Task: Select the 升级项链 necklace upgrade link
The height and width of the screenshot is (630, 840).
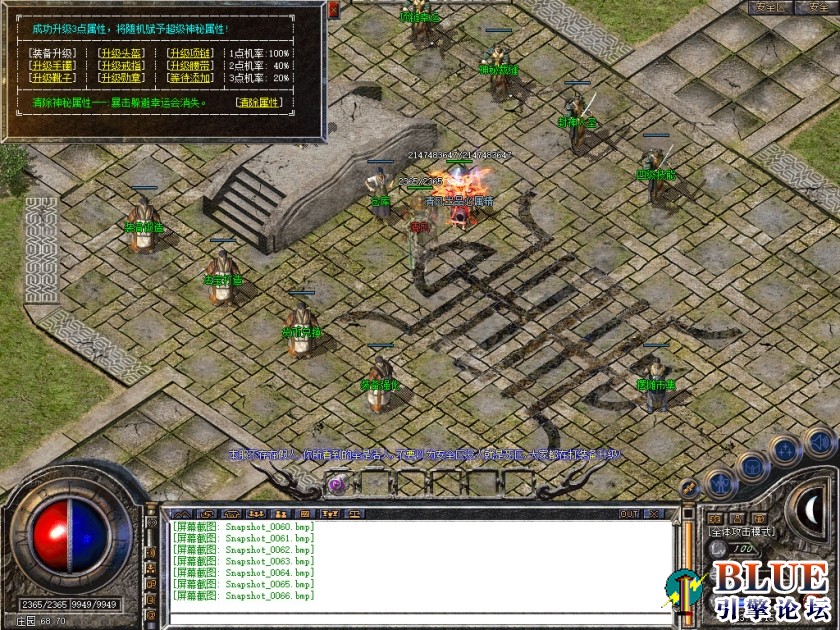Action: (x=189, y=53)
